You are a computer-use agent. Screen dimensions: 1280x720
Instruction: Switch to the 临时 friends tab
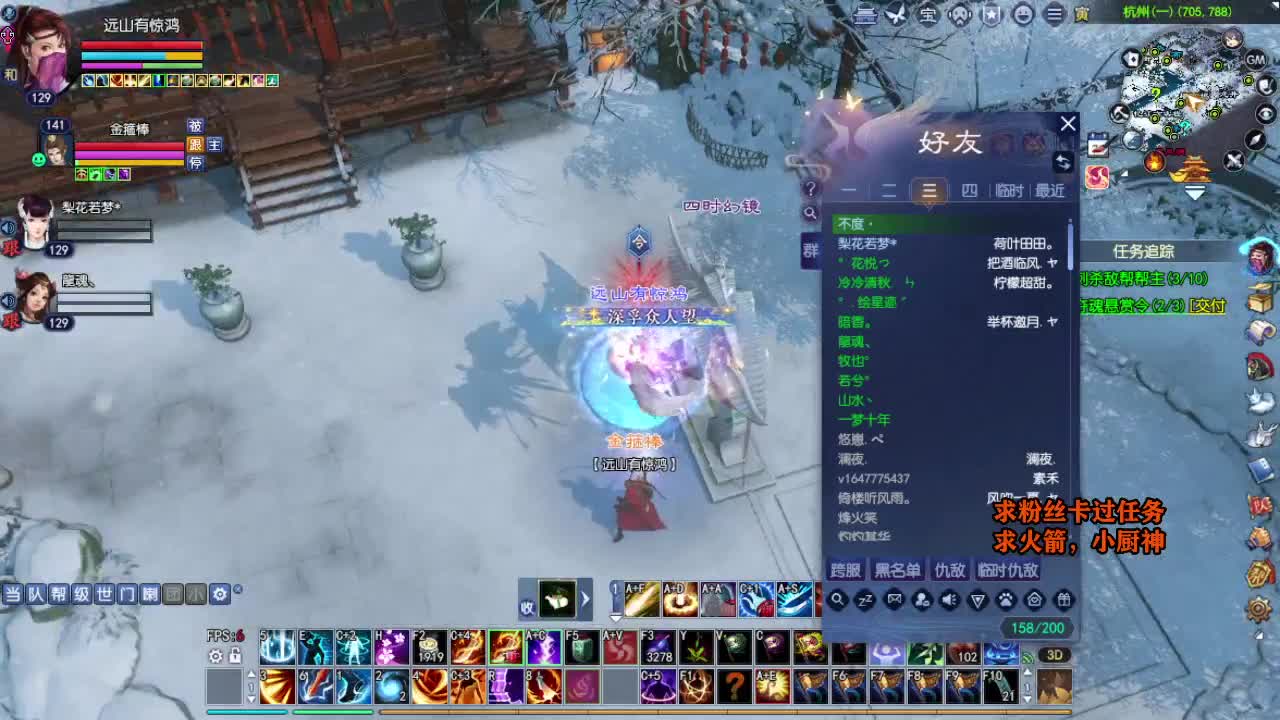[1009, 190]
